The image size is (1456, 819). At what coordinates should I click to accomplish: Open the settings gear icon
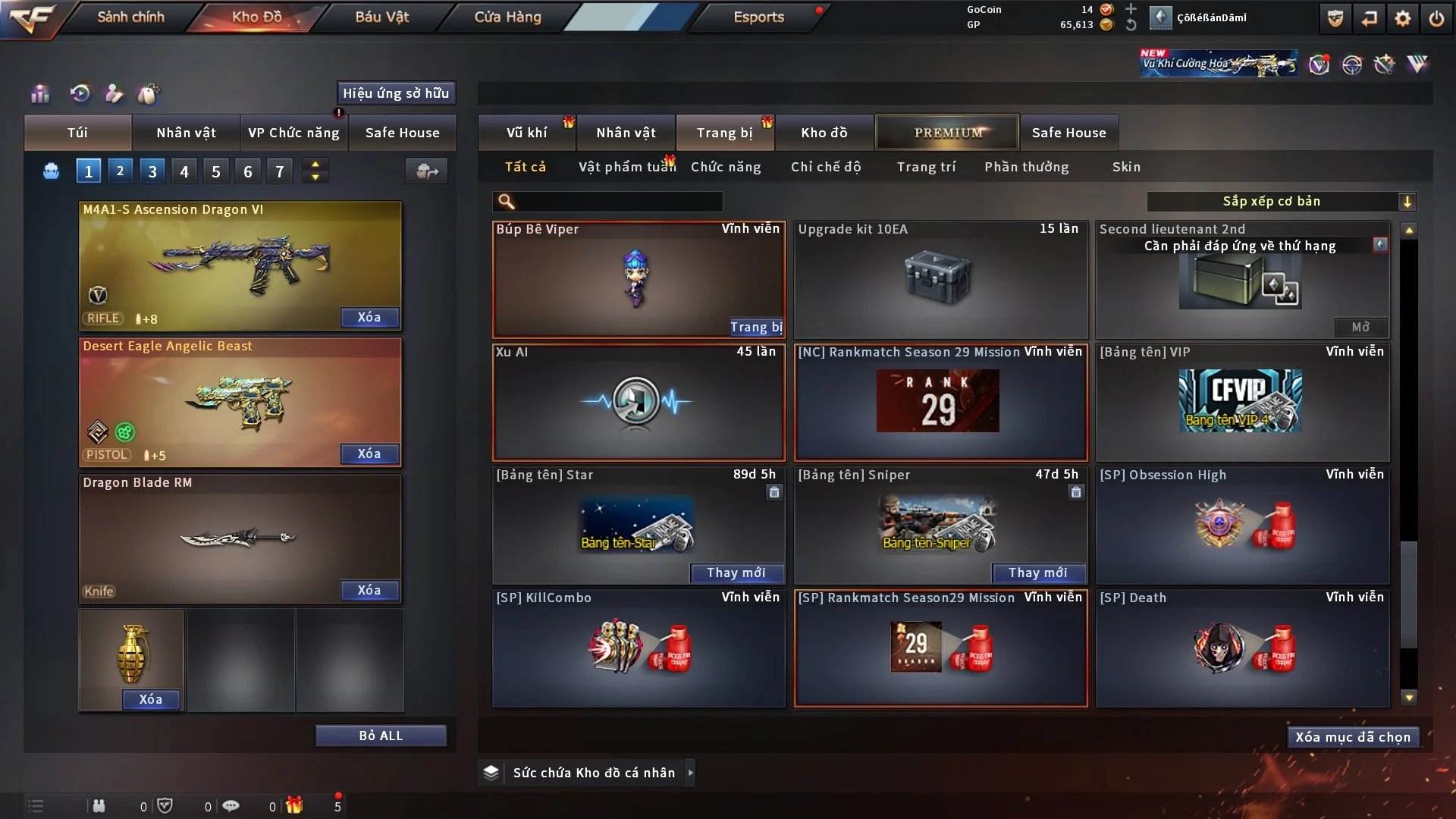pos(1403,18)
